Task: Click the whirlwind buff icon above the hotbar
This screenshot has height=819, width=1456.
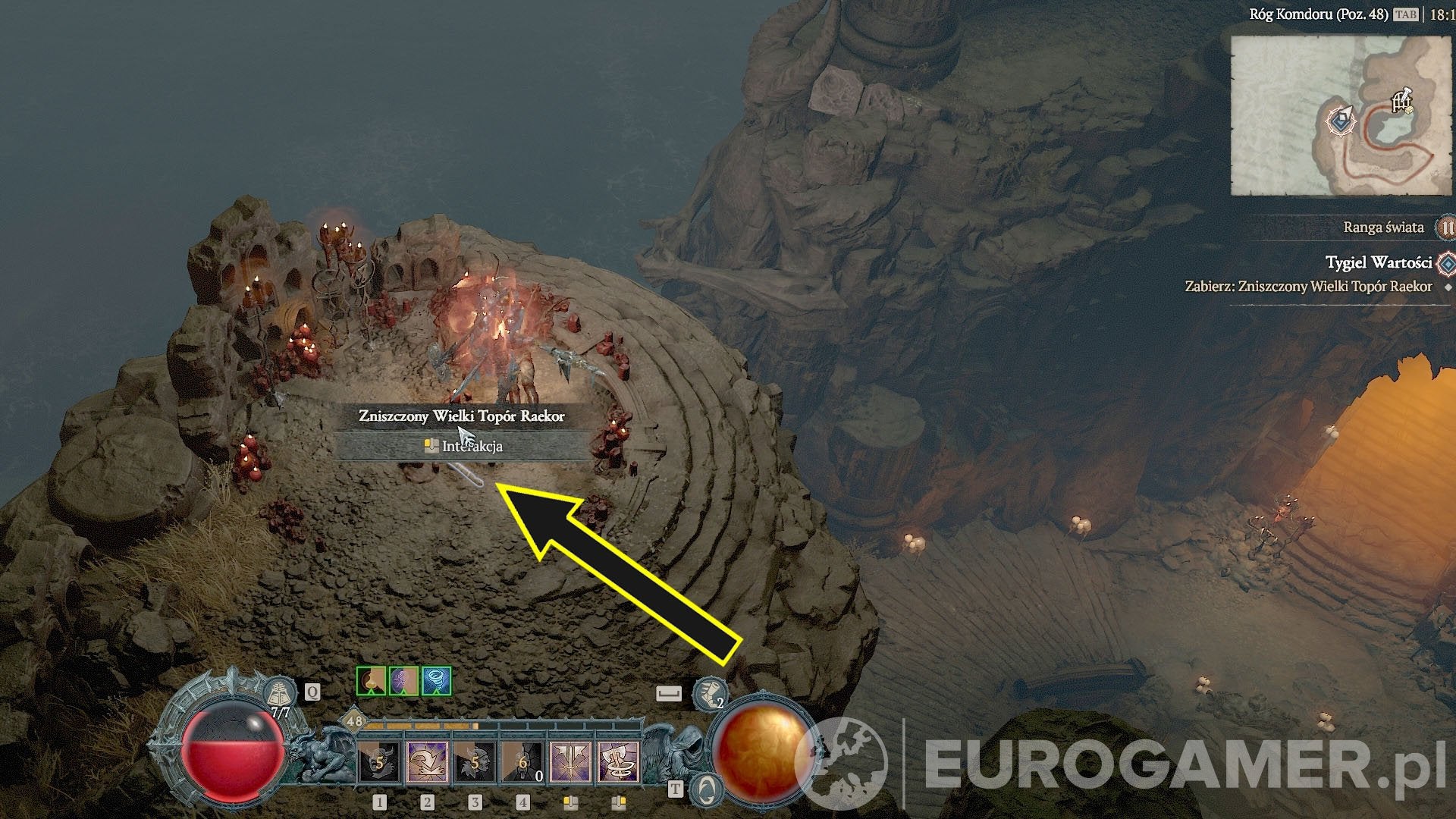Action: click(435, 682)
